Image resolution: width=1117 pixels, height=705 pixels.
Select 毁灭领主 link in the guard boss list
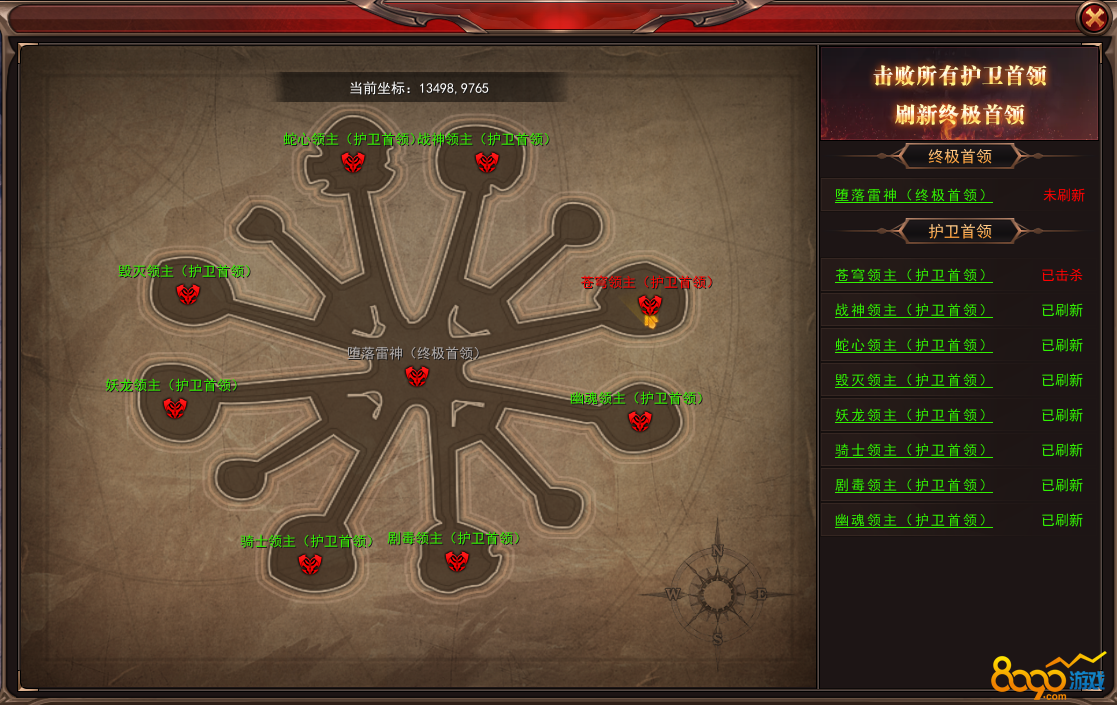click(913, 380)
